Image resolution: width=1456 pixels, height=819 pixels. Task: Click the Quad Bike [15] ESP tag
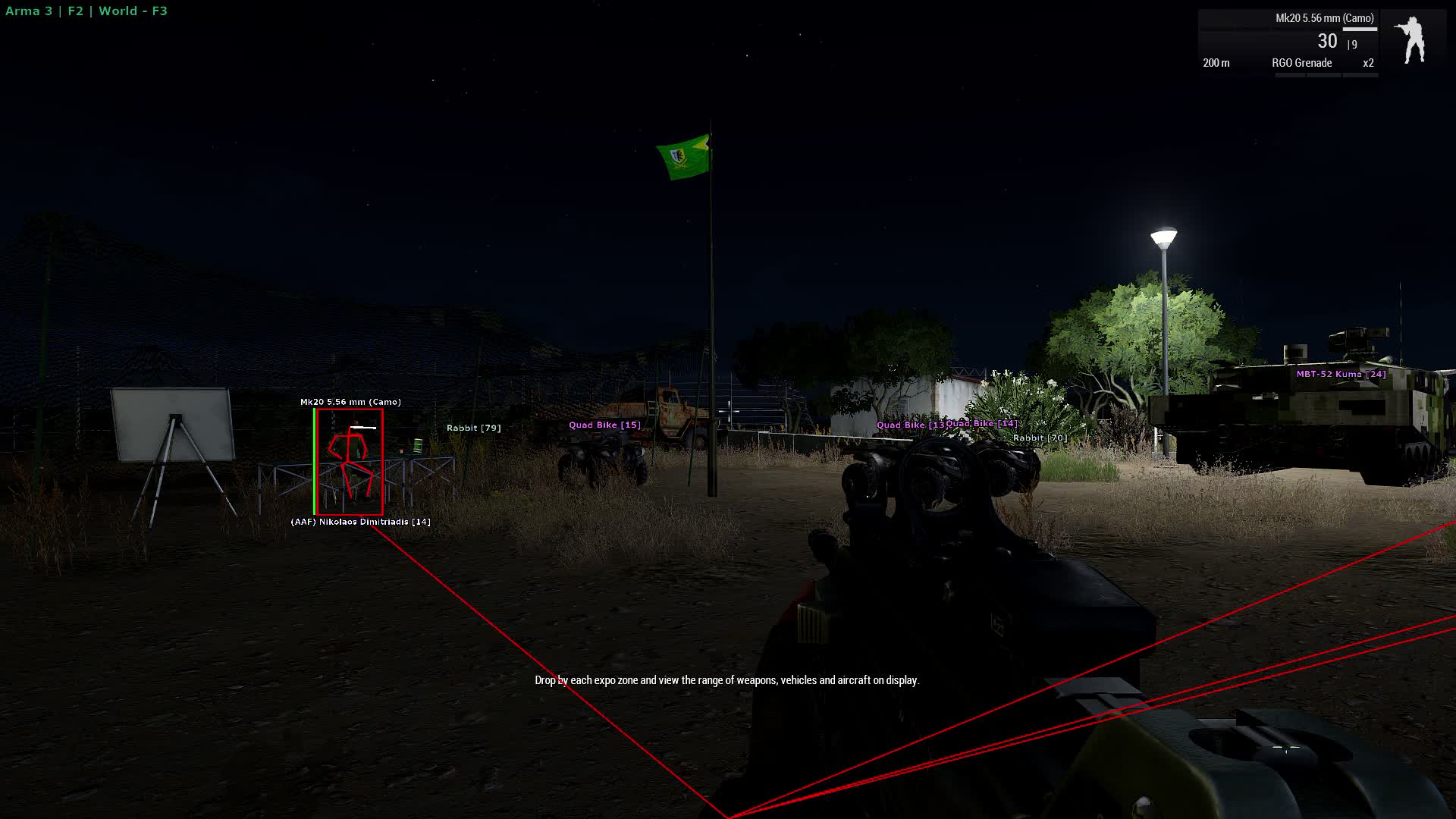[x=604, y=425]
